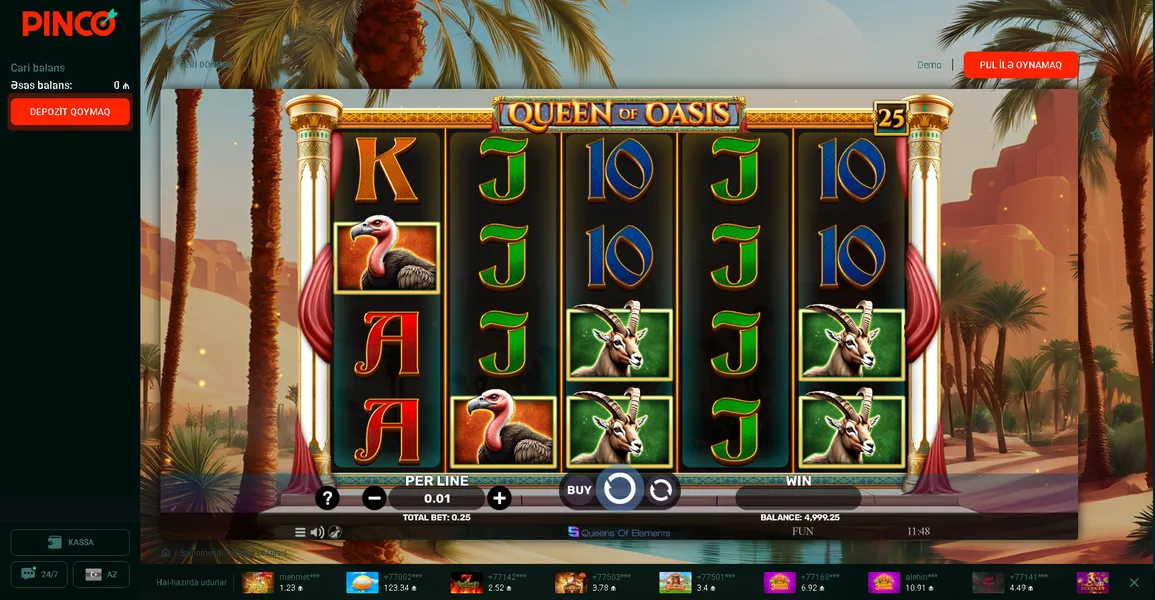The image size is (1155, 600).
Task: Close the recent winners ticker
Action: coord(1134,583)
